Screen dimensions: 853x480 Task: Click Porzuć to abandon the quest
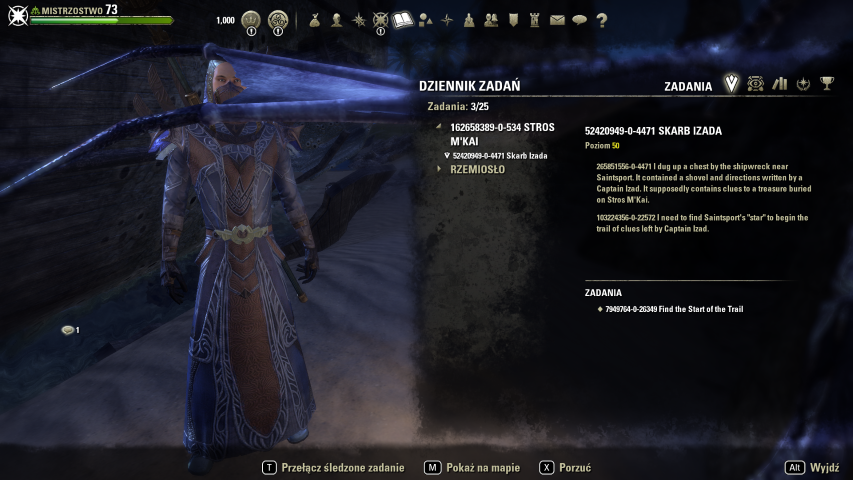[x=576, y=467]
